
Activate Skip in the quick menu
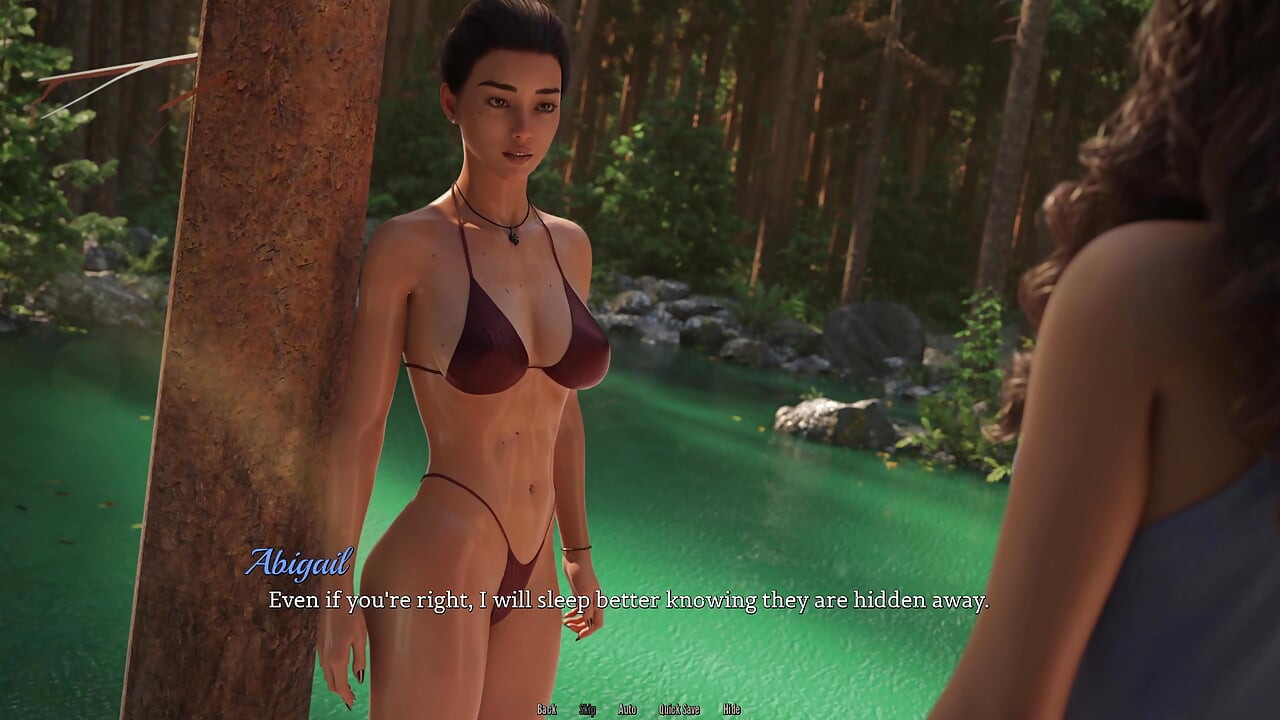(588, 709)
